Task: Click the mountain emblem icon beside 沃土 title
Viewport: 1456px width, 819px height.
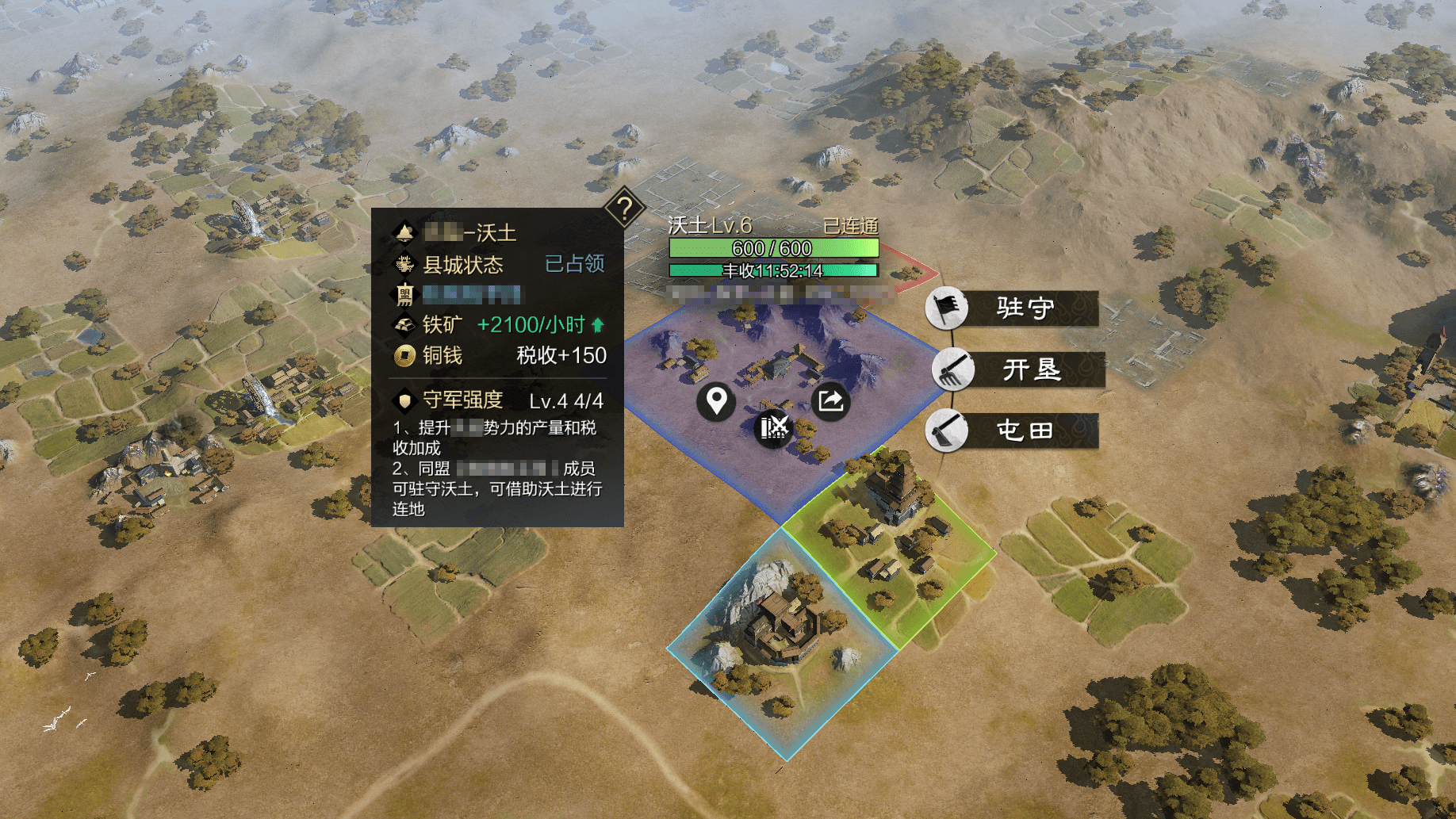Action: point(407,233)
